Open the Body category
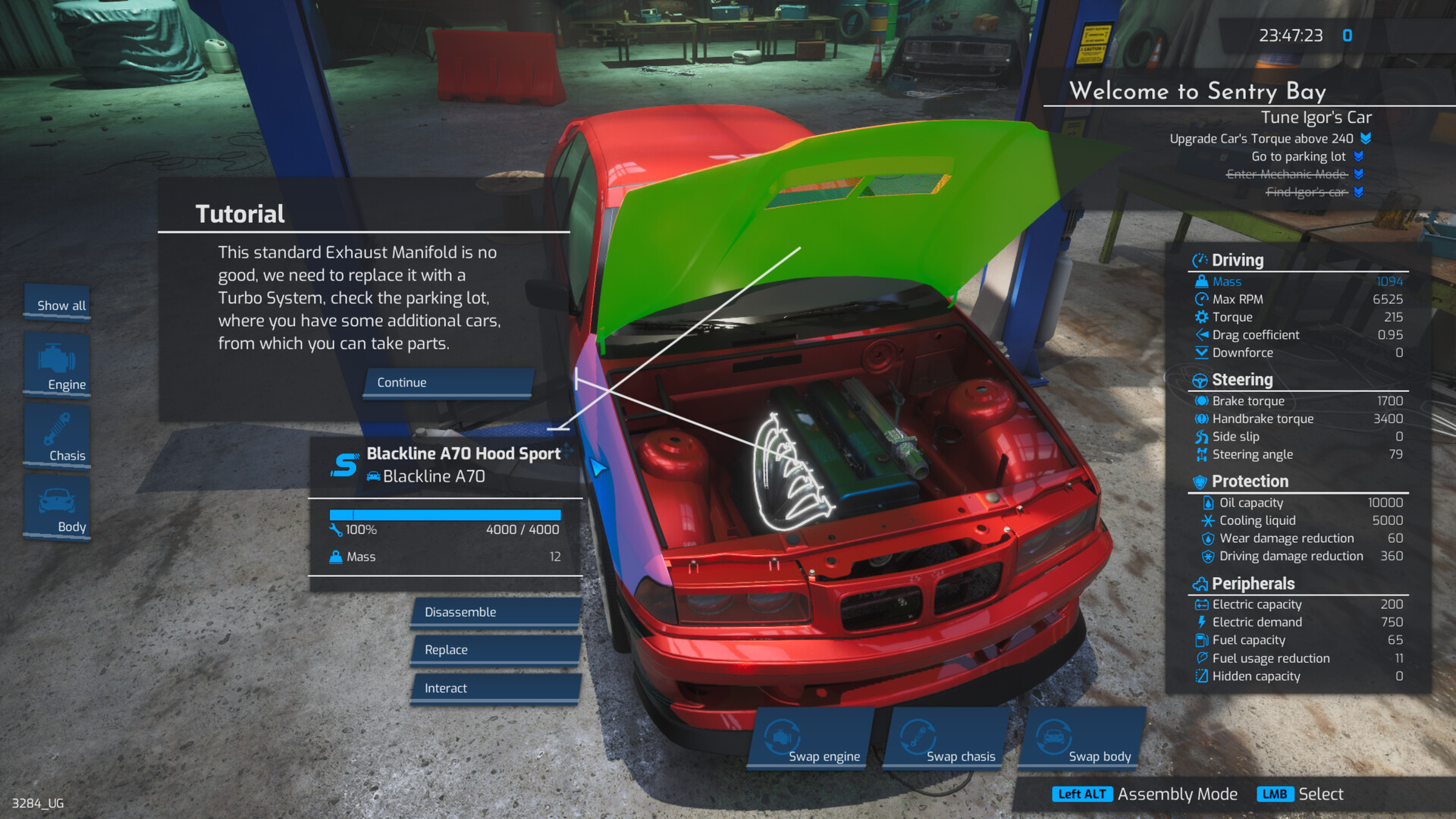Image resolution: width=1456 pixels, height=819 pixels. (58, 508)
